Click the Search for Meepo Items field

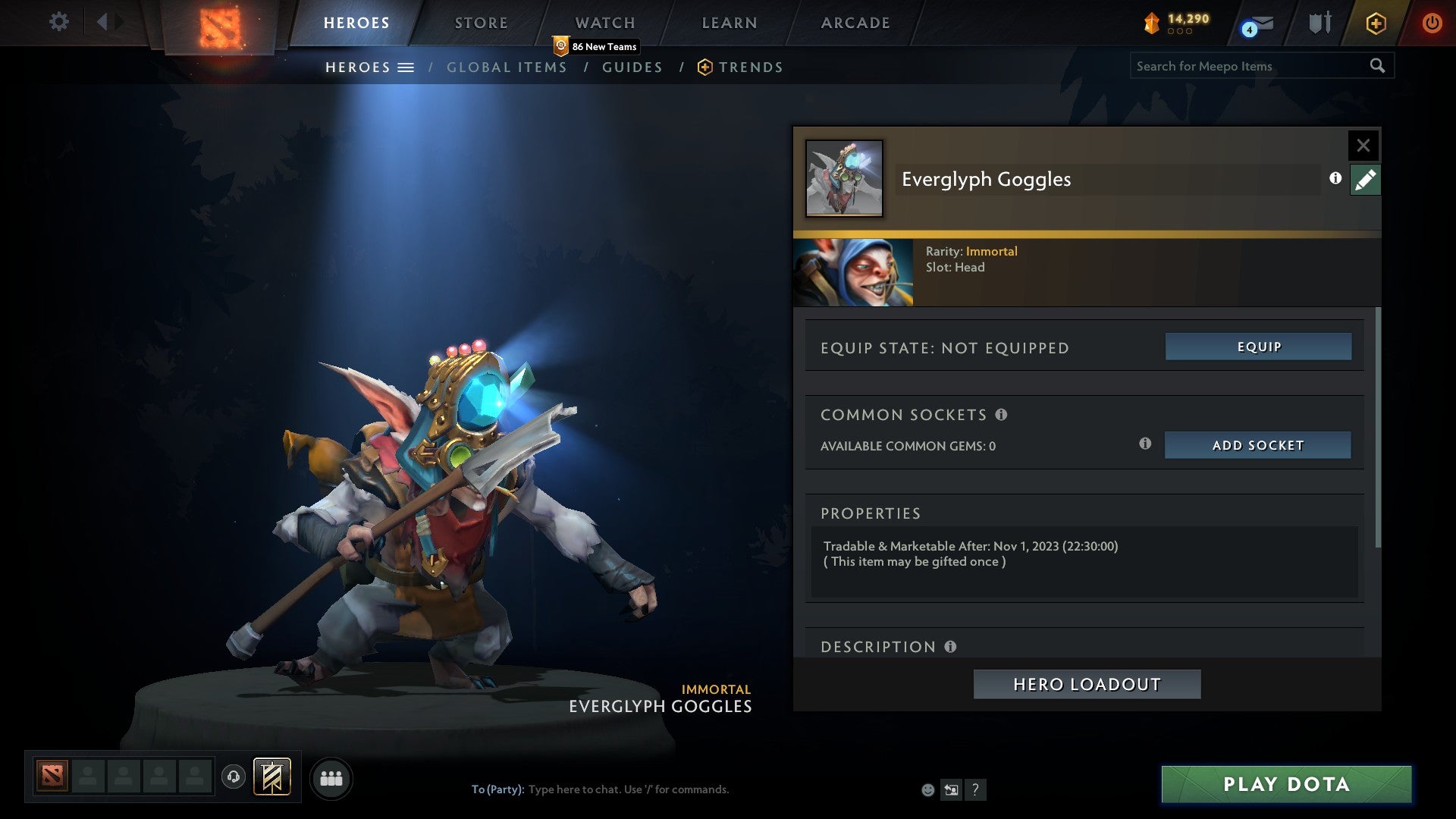(x=1244, y=66)
